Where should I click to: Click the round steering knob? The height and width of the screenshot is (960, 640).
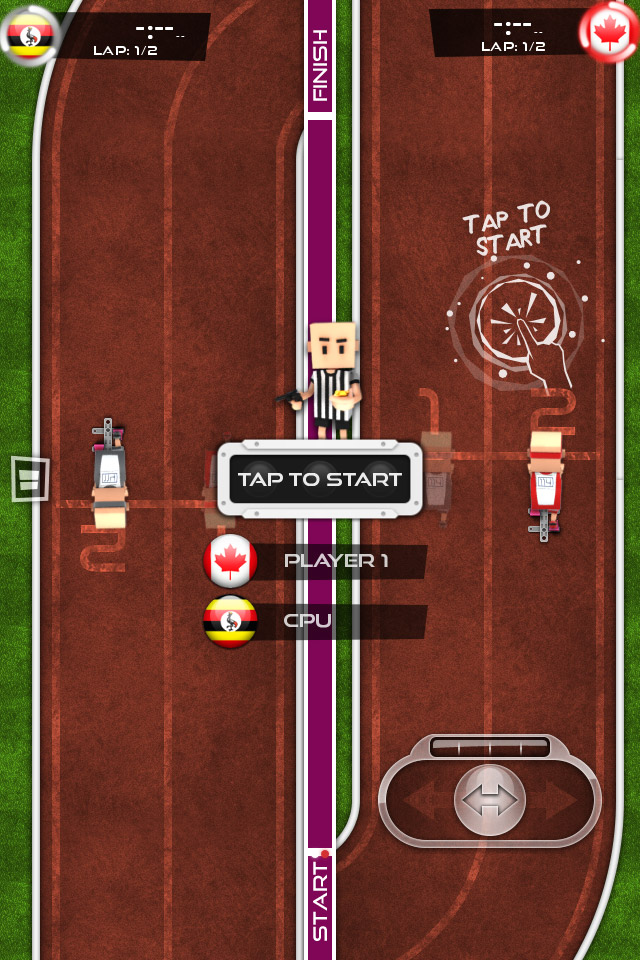[x=489, y=799]
